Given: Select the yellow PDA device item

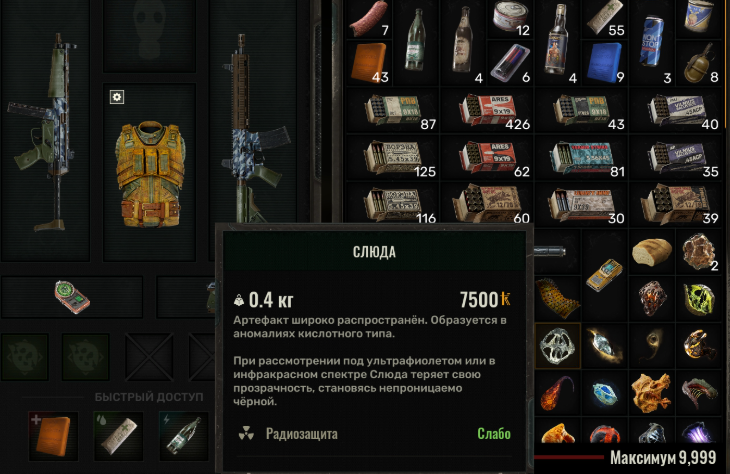Looking at the screenshot, I should 603,274.
